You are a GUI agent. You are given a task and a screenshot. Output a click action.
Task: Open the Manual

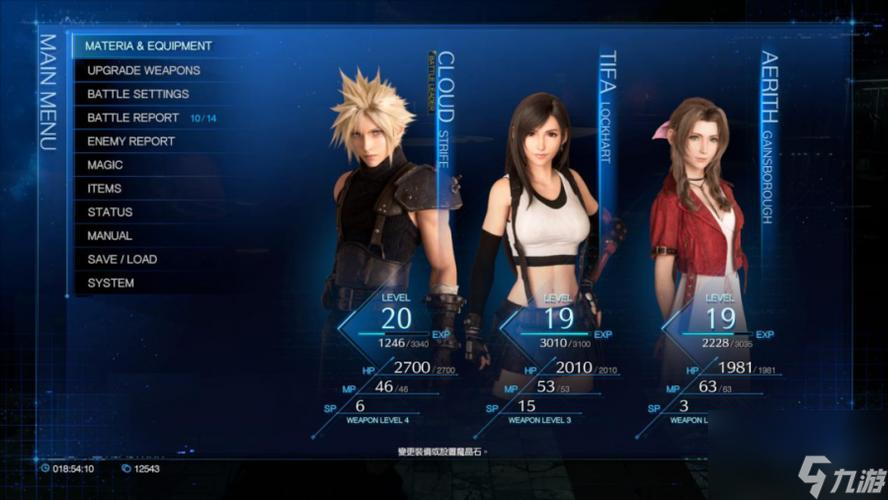click(x=110, y=236)
